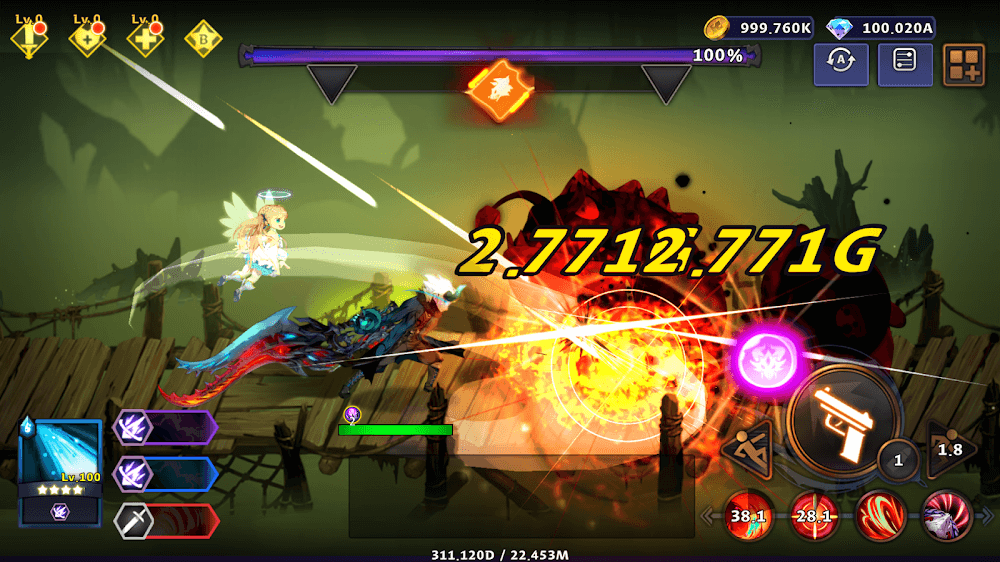Cast the white beast skill icon
Viewport: 1000px width, 562px height.
click(x=945, y=514)
